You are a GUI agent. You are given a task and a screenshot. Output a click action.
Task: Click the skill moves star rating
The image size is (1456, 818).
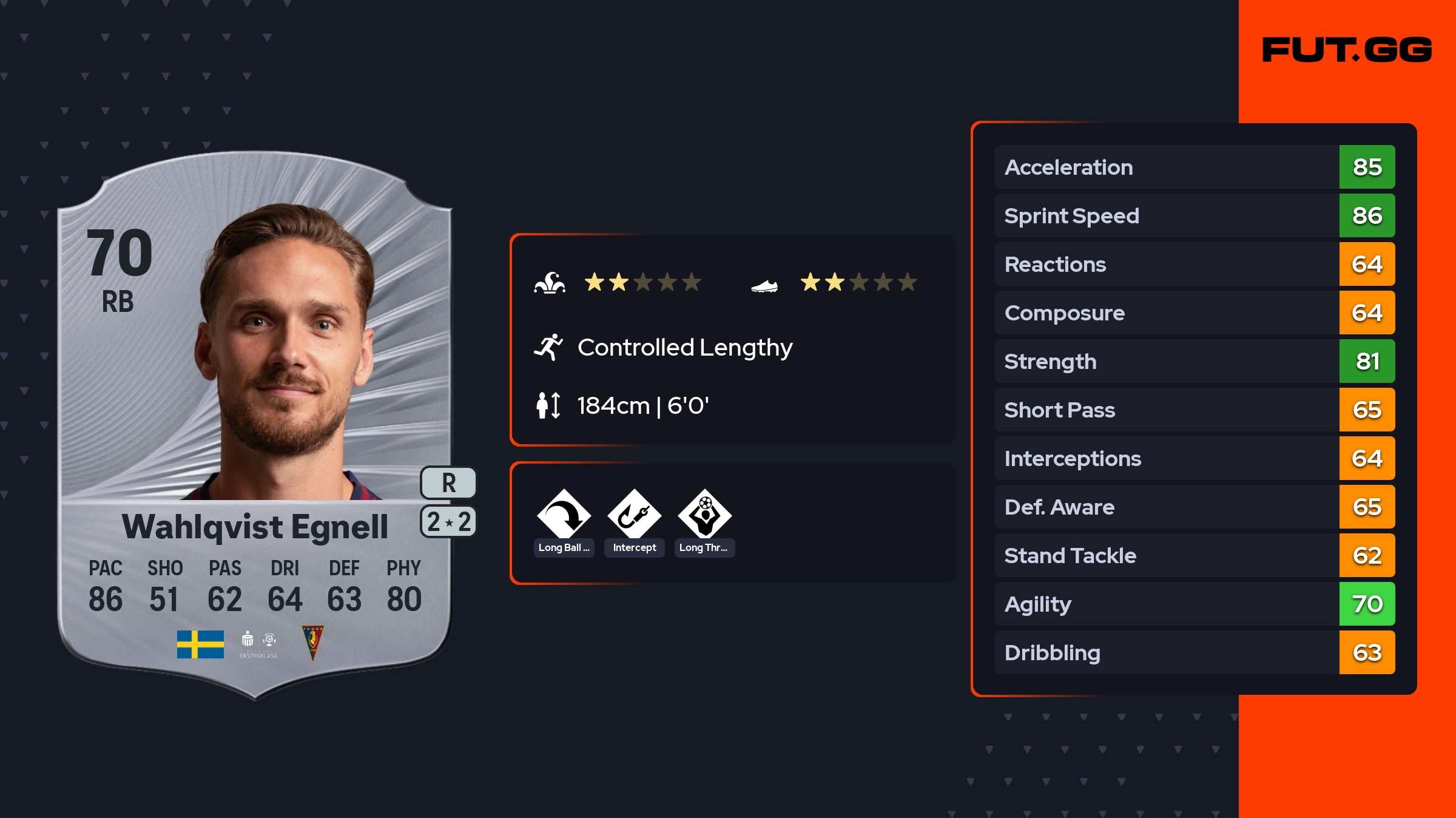(642, 282)
